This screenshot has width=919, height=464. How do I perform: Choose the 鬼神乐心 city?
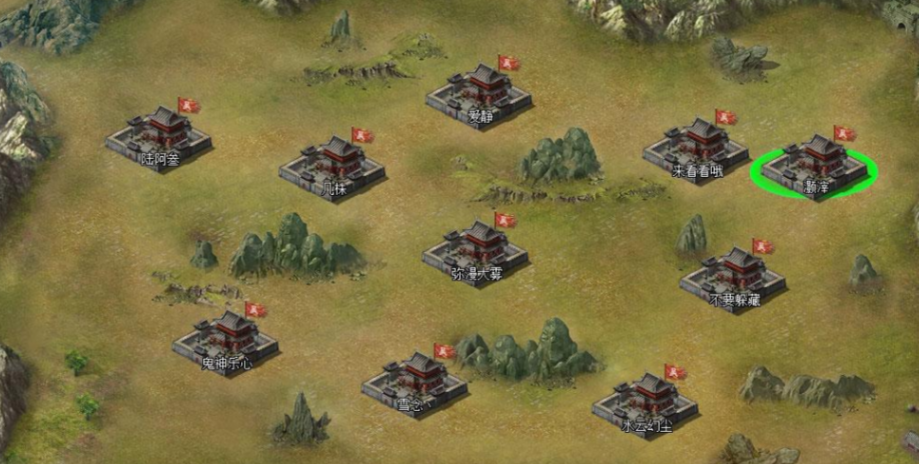pyautogui.click(x=226, y=340)
